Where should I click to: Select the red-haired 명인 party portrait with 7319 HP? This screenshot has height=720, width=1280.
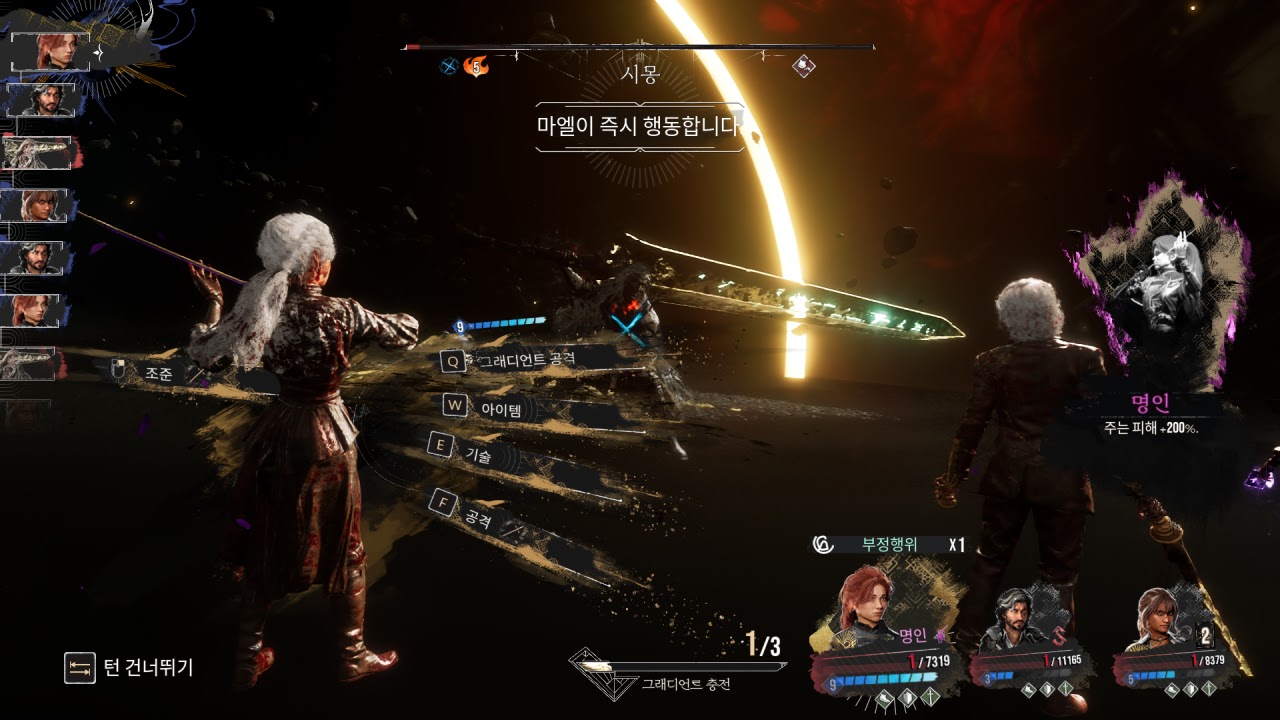coord(868,610)
